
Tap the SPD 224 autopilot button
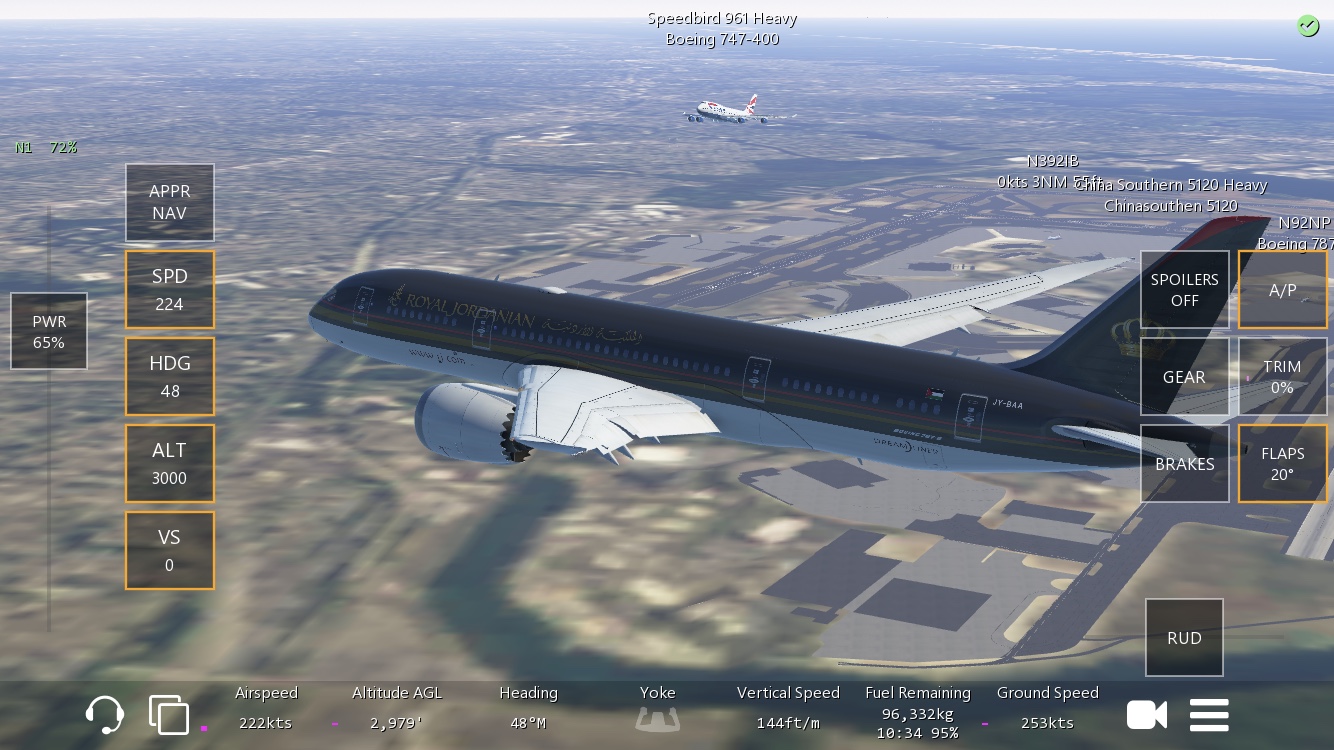coord(169,289)
